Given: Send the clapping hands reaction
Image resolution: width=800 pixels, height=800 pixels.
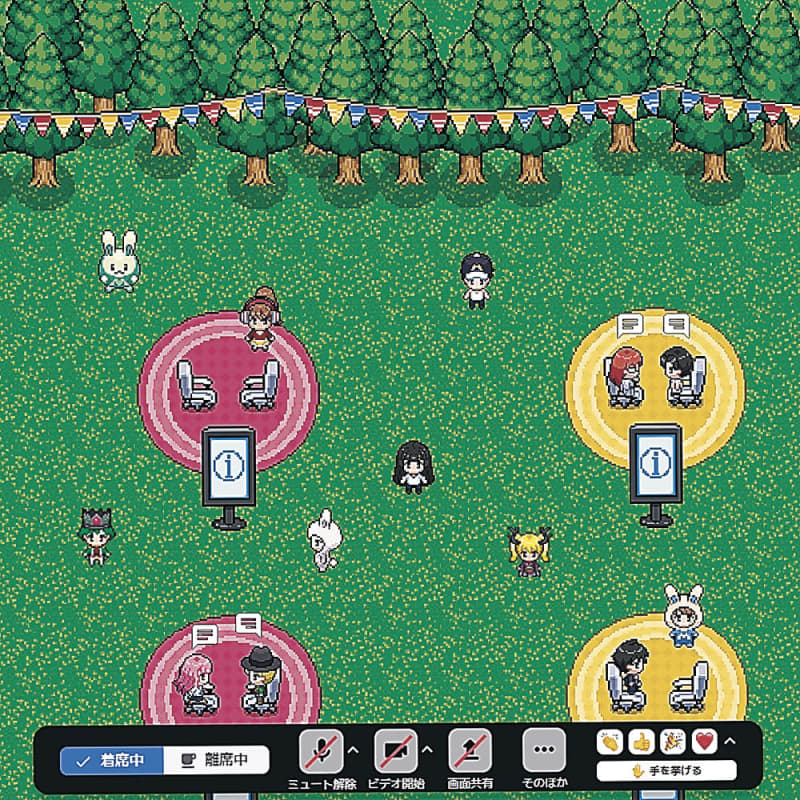Looking at the screenshot, I should (x=609, y=742).
